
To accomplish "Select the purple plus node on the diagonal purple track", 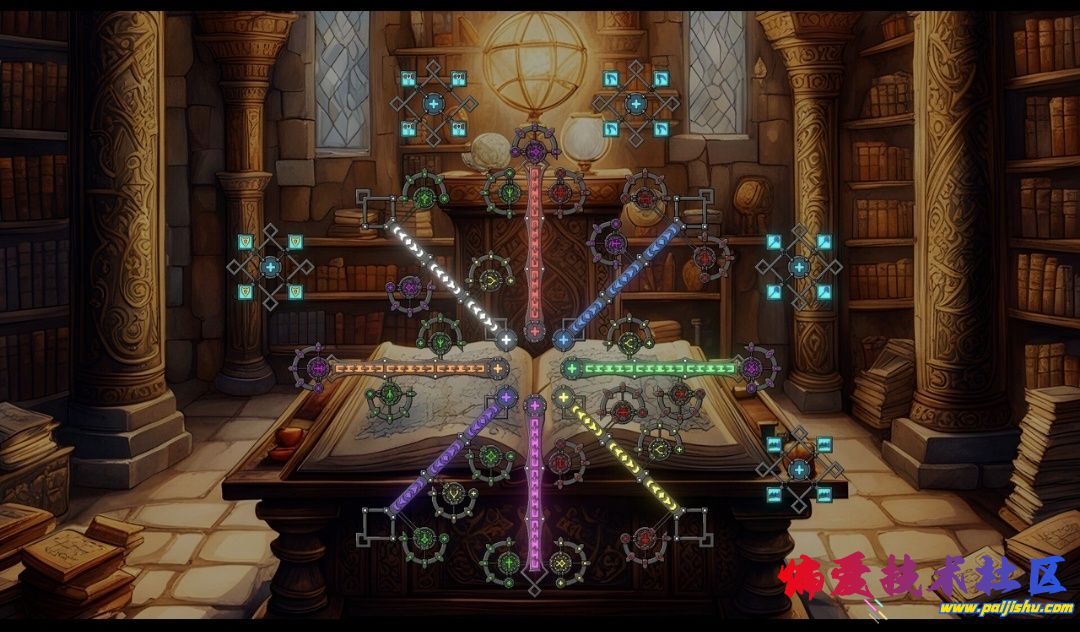I will click(506, 398).
